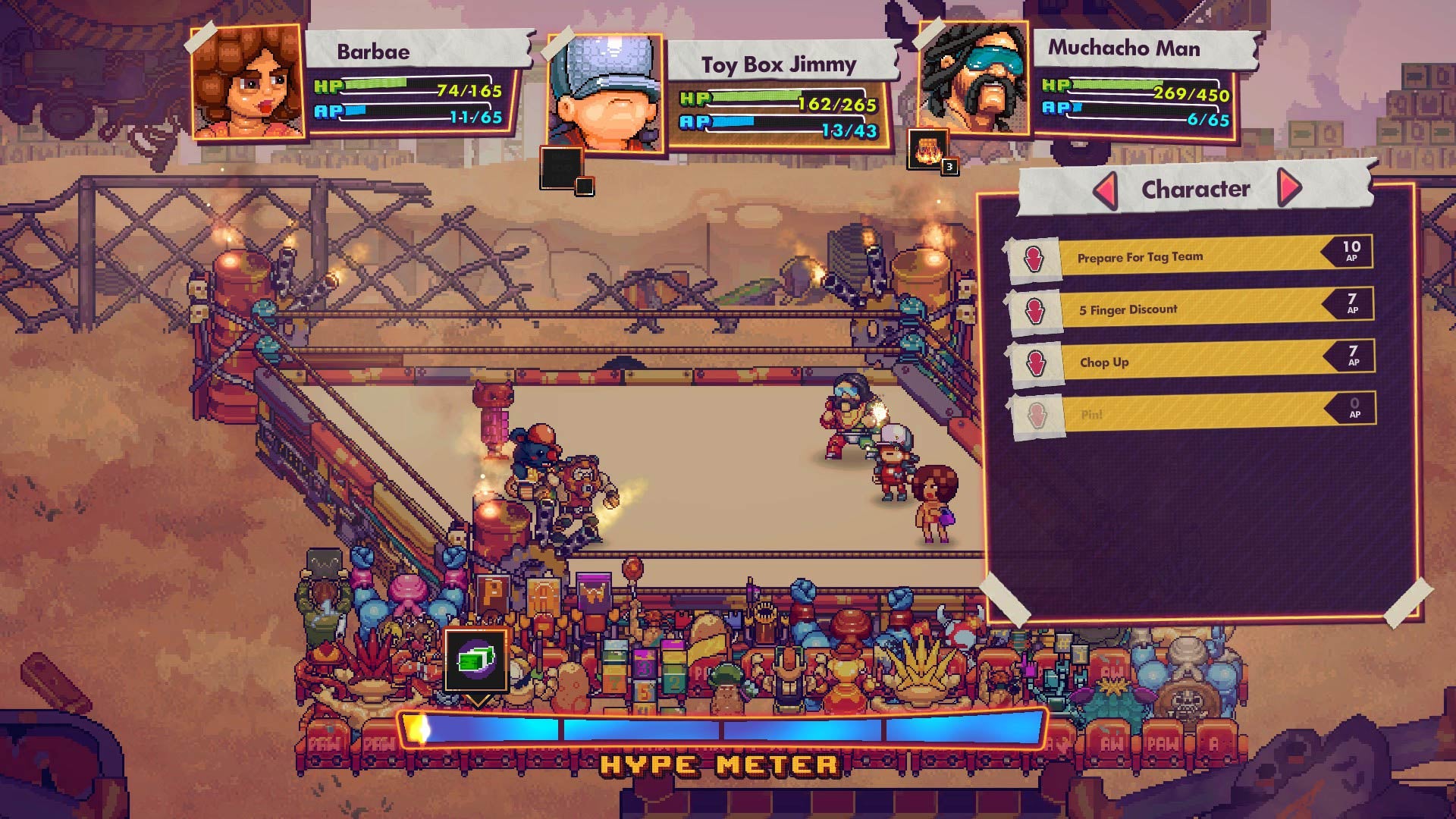The width and height of the screenshot is (1456, 819).
Task: Toggle the smaller status slot beneath Toy Box Jimmy's portrait
Action: (585, 184)
